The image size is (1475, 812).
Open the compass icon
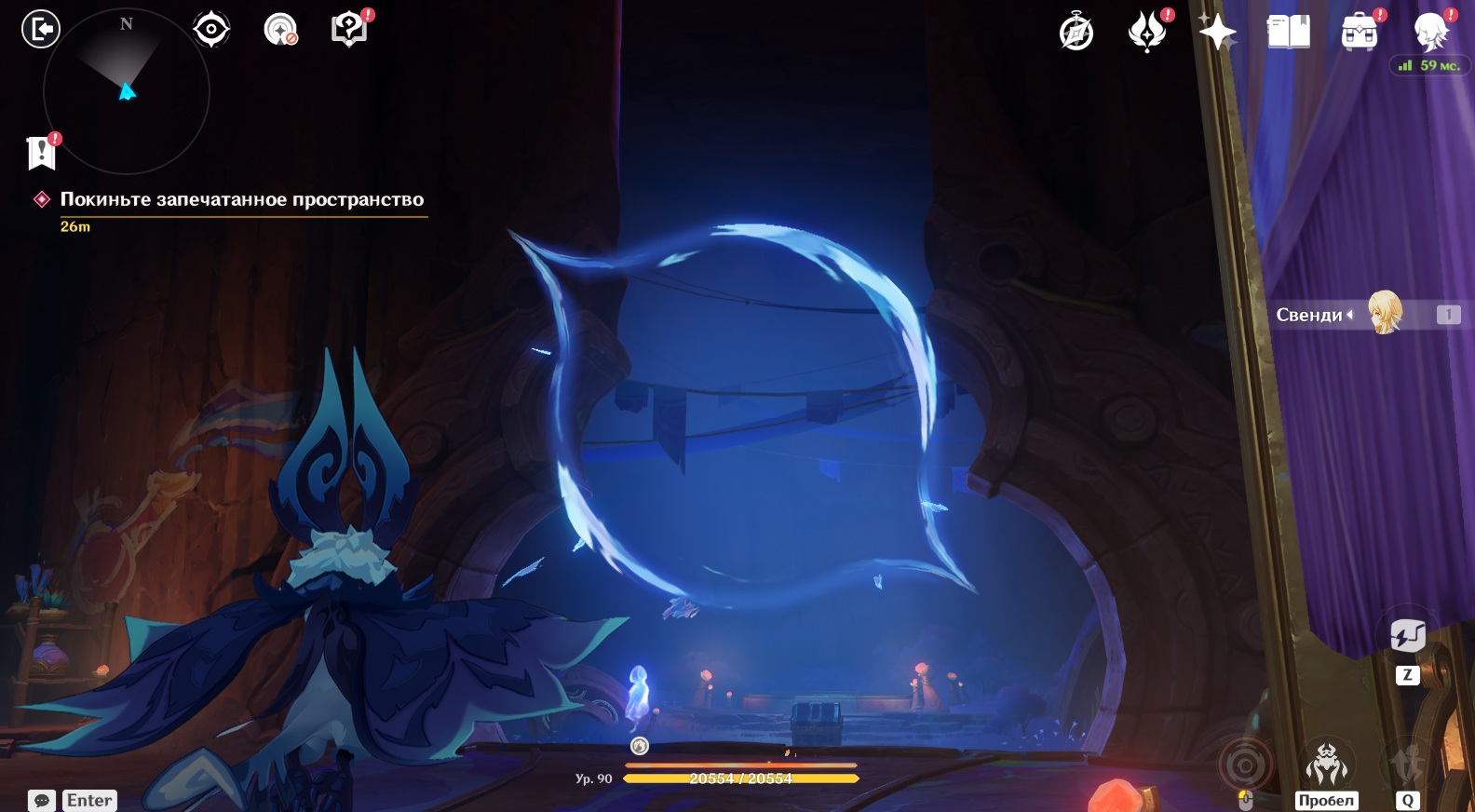click(1076, 33)
